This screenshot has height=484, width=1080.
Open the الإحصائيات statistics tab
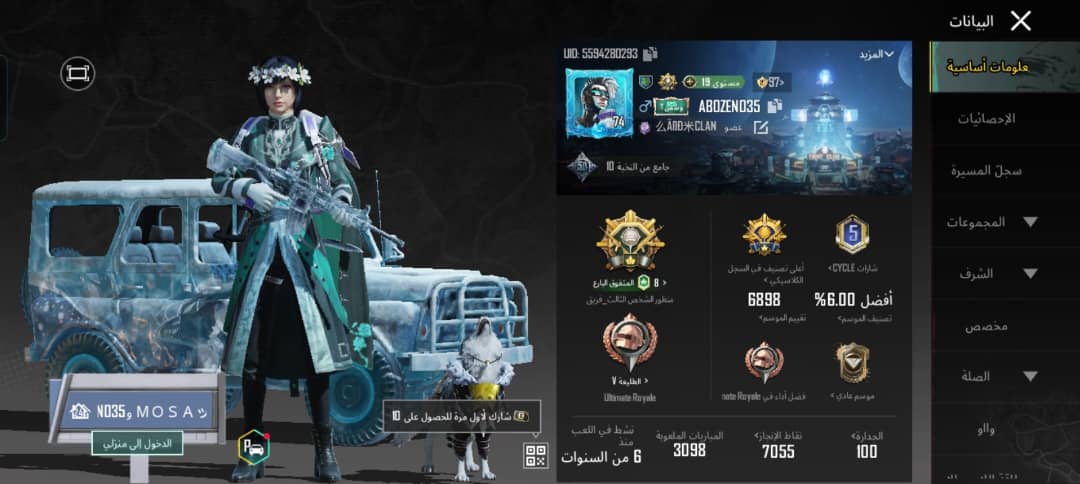point(986,118)
